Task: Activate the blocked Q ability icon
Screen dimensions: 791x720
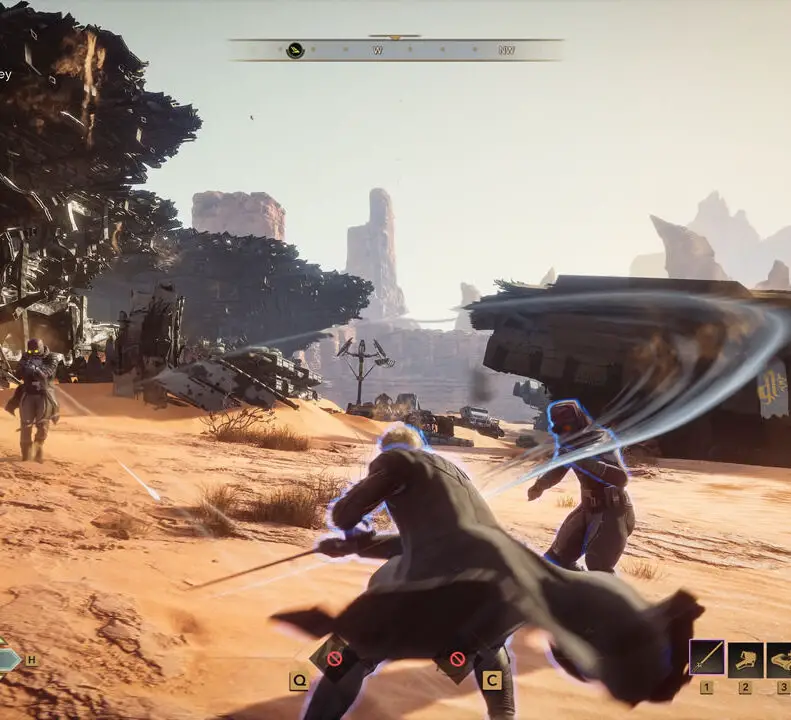Action: pyautogui.click(x=334, y=659)
